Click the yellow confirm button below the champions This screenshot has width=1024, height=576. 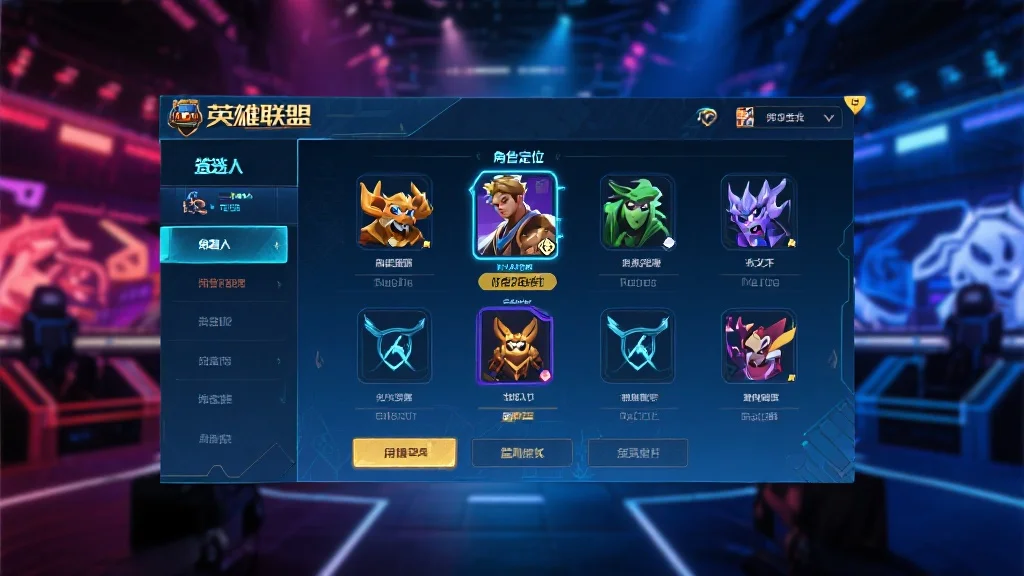tap(404, 452)
